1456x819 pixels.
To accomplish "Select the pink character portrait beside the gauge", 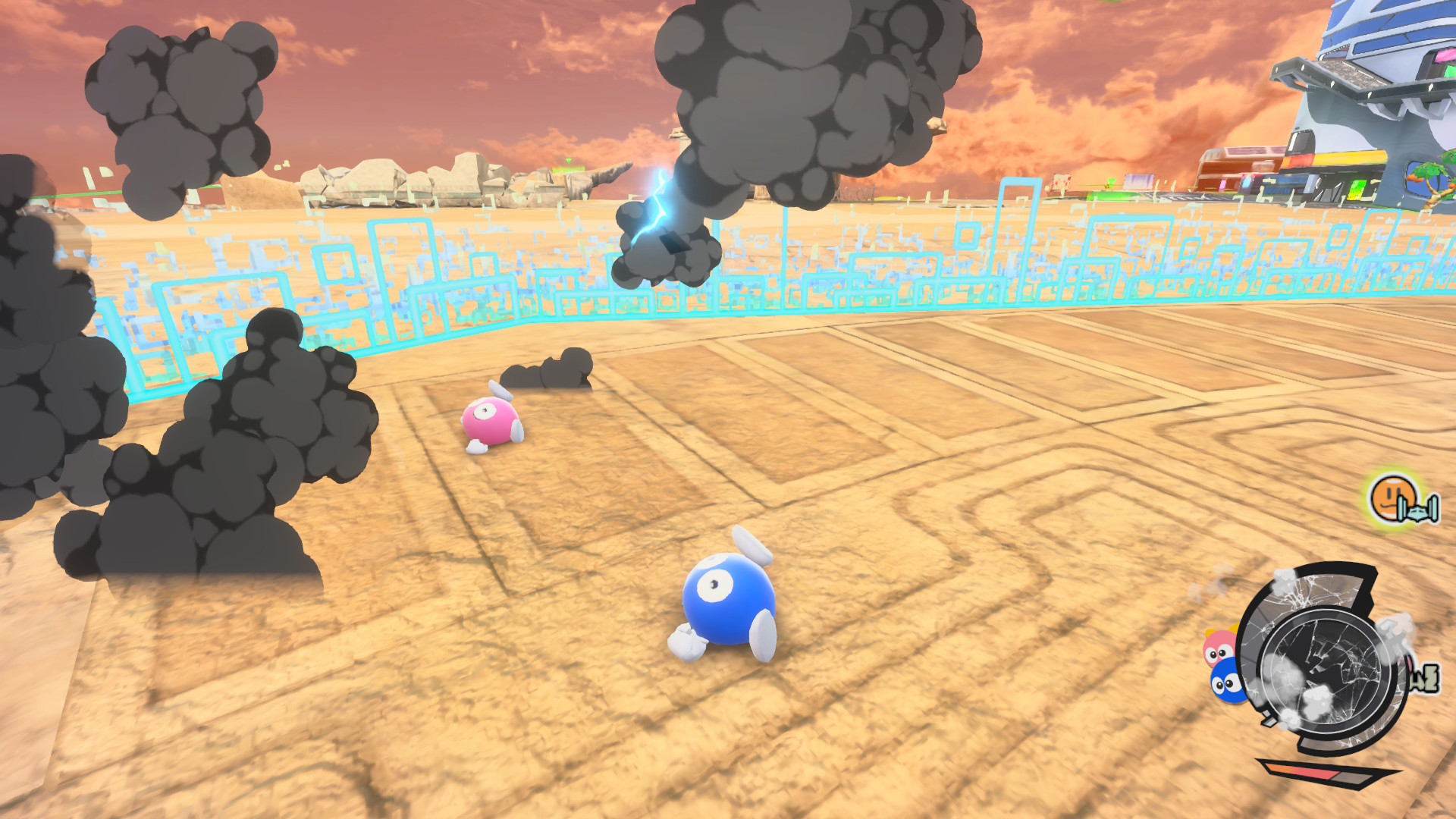I will pyautogui.click(x=1219, y=647).
